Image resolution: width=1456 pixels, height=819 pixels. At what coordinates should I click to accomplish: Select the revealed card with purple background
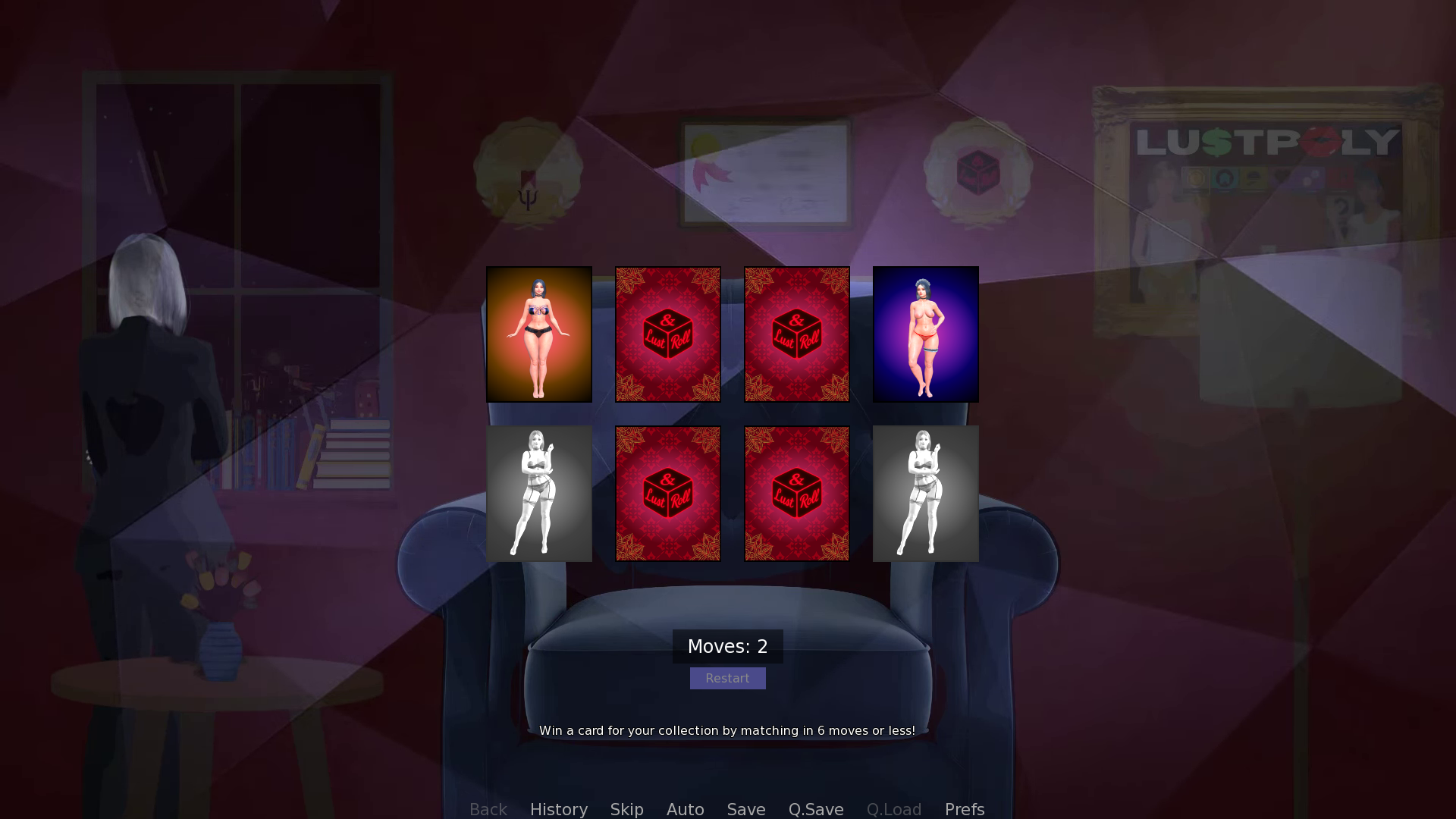[925, 334]
